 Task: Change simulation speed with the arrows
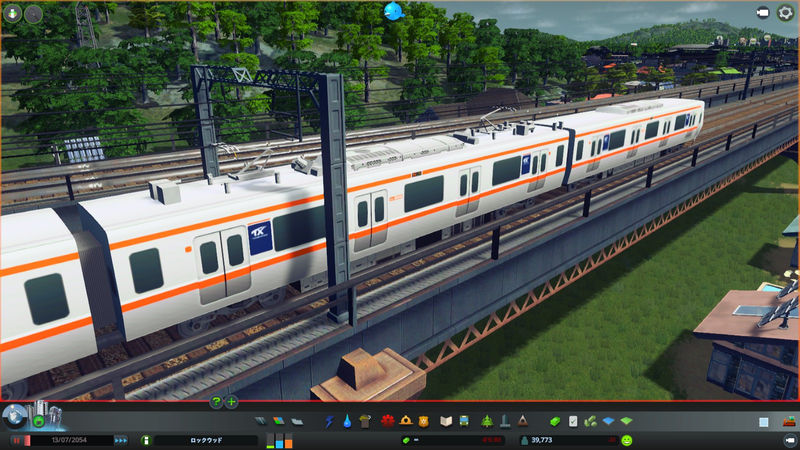tap(121, 440)
